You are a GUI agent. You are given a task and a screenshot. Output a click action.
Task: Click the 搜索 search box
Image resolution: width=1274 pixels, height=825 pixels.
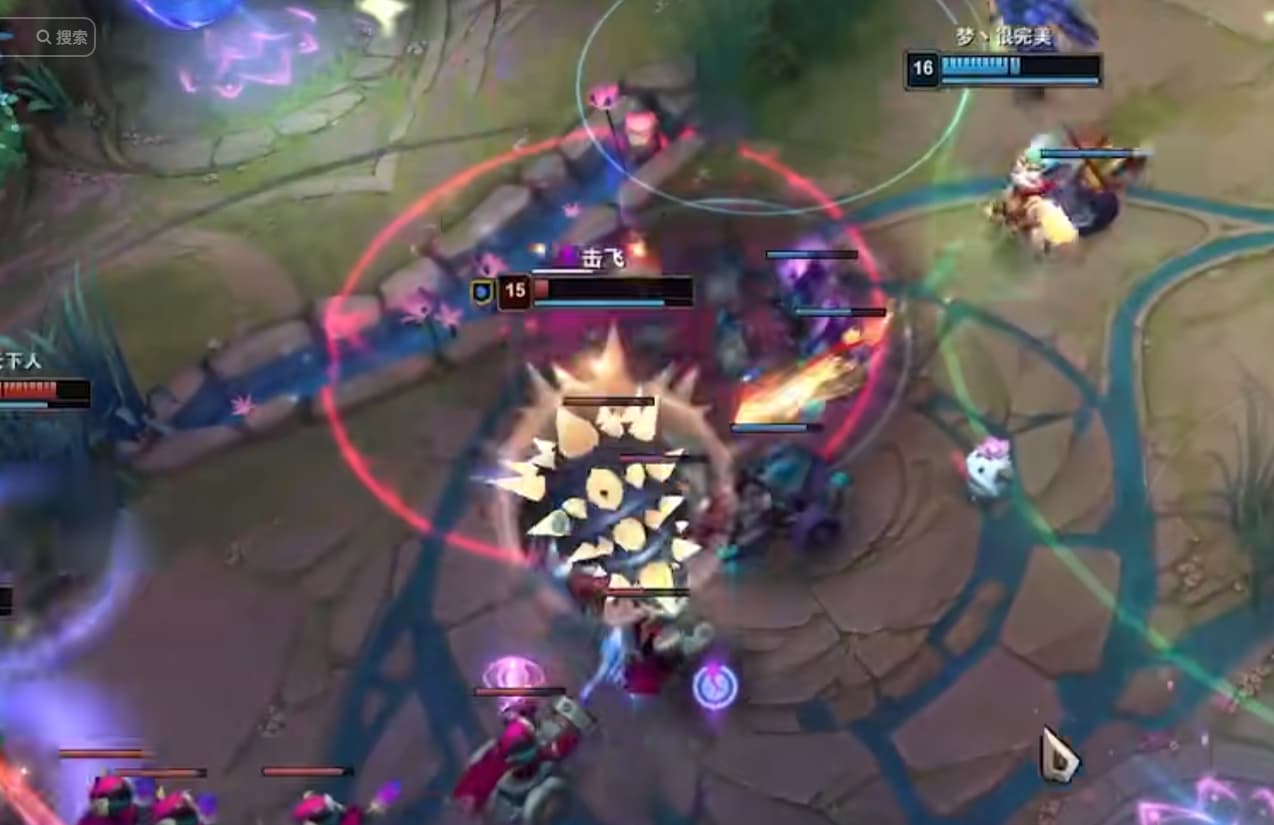point(60,37)
